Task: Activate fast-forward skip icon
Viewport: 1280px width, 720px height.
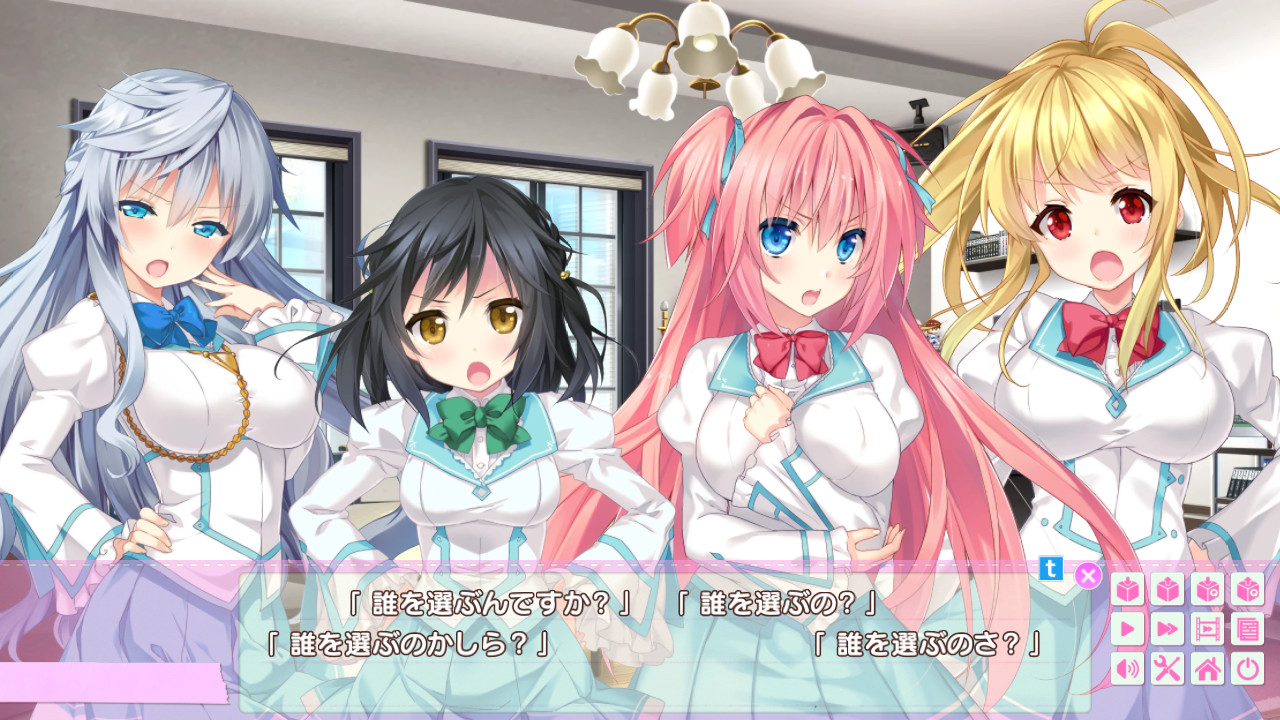Action: pyautogui.click(x=1167, y=630)
